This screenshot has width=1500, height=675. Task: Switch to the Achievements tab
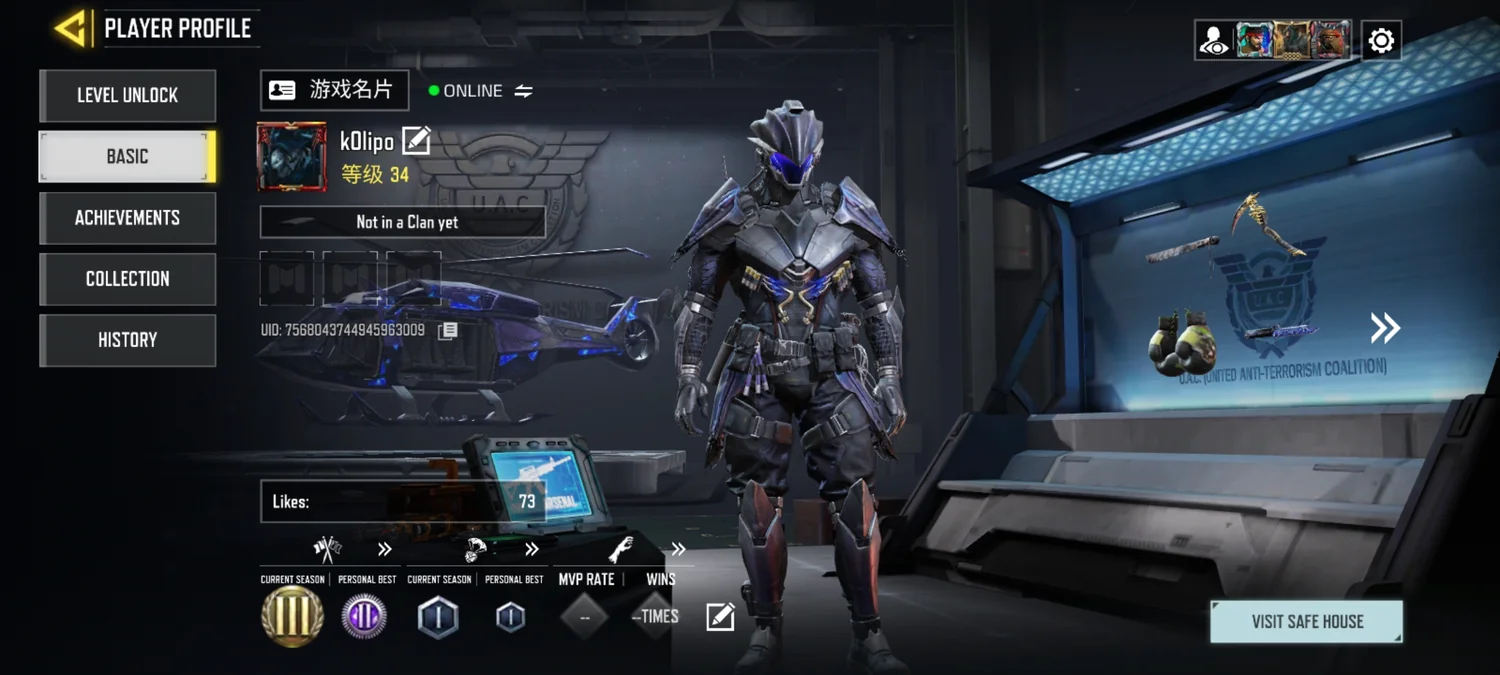[127, 218]
